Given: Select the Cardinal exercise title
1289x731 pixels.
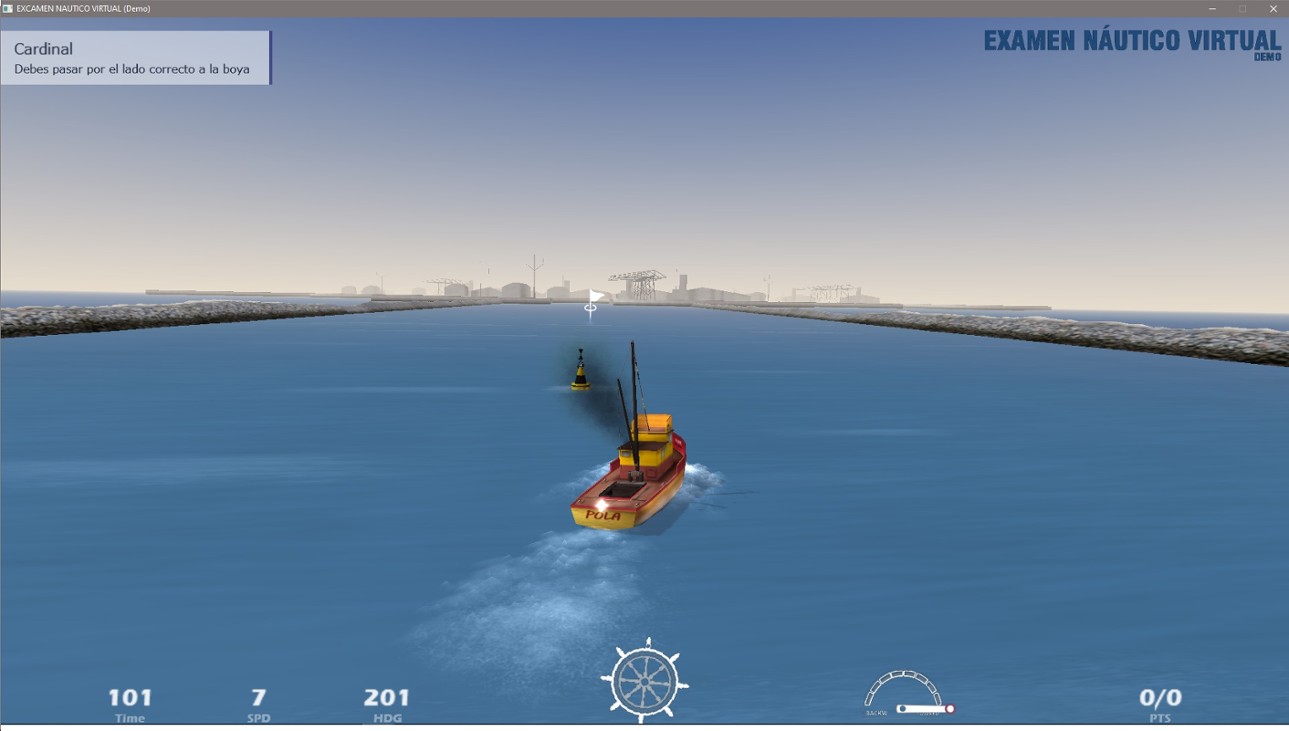Looking at the screenshot, I should [44, 47].
